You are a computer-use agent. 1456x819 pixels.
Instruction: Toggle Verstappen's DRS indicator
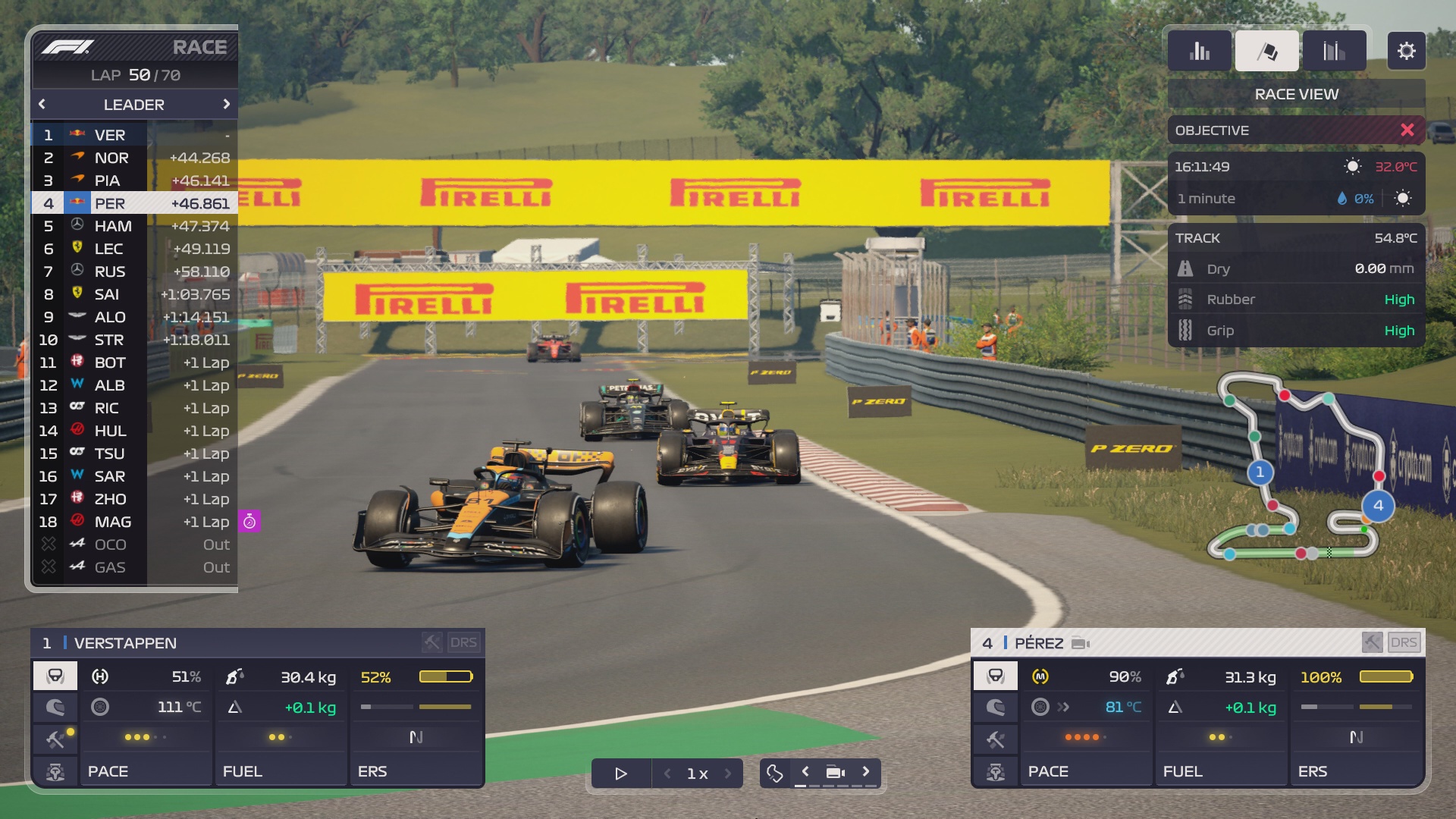(x=466, y=642)
